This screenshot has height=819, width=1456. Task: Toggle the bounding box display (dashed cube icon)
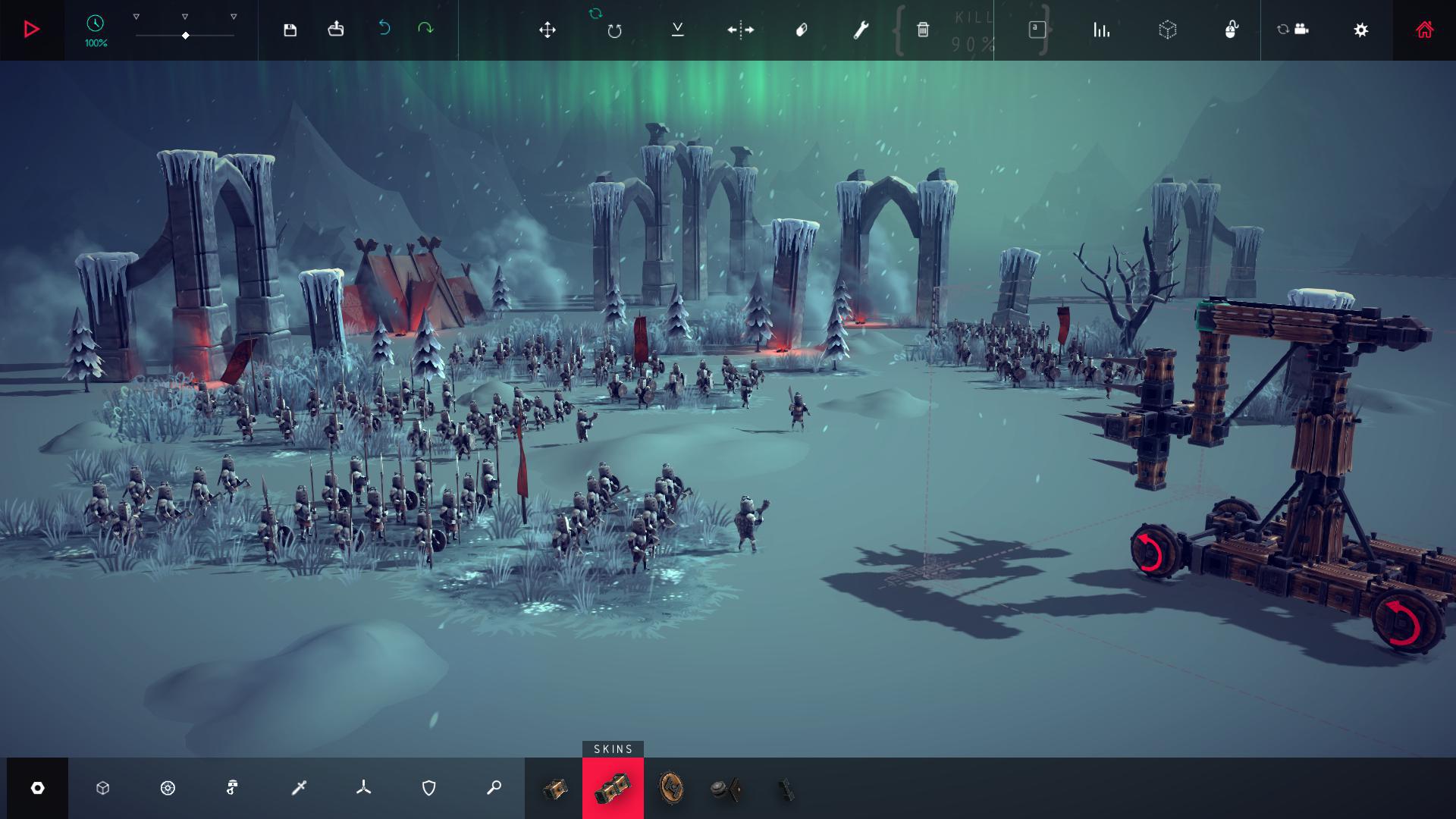coord(1169,30)
